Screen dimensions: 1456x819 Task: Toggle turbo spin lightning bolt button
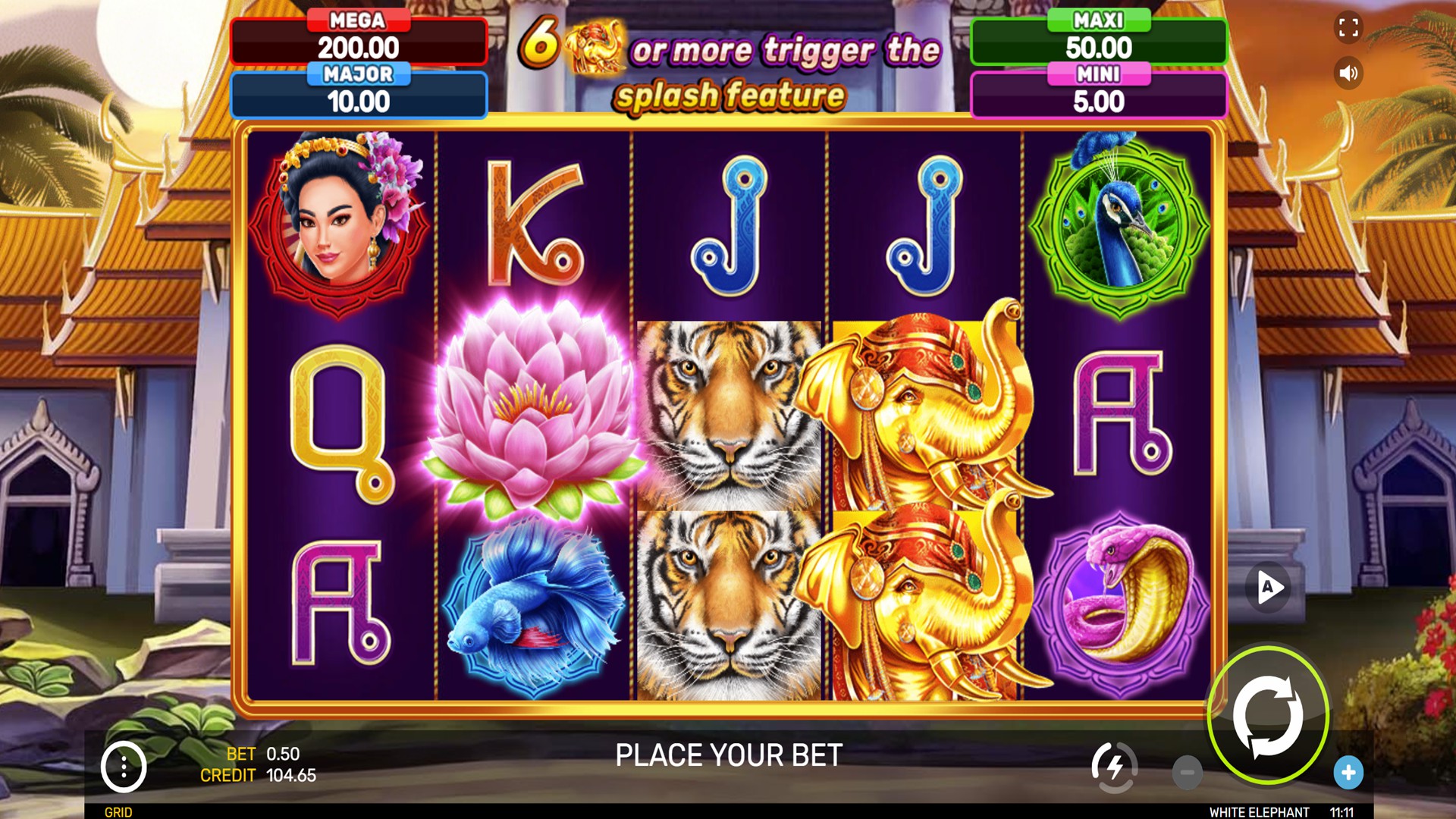pos(1114,767)
